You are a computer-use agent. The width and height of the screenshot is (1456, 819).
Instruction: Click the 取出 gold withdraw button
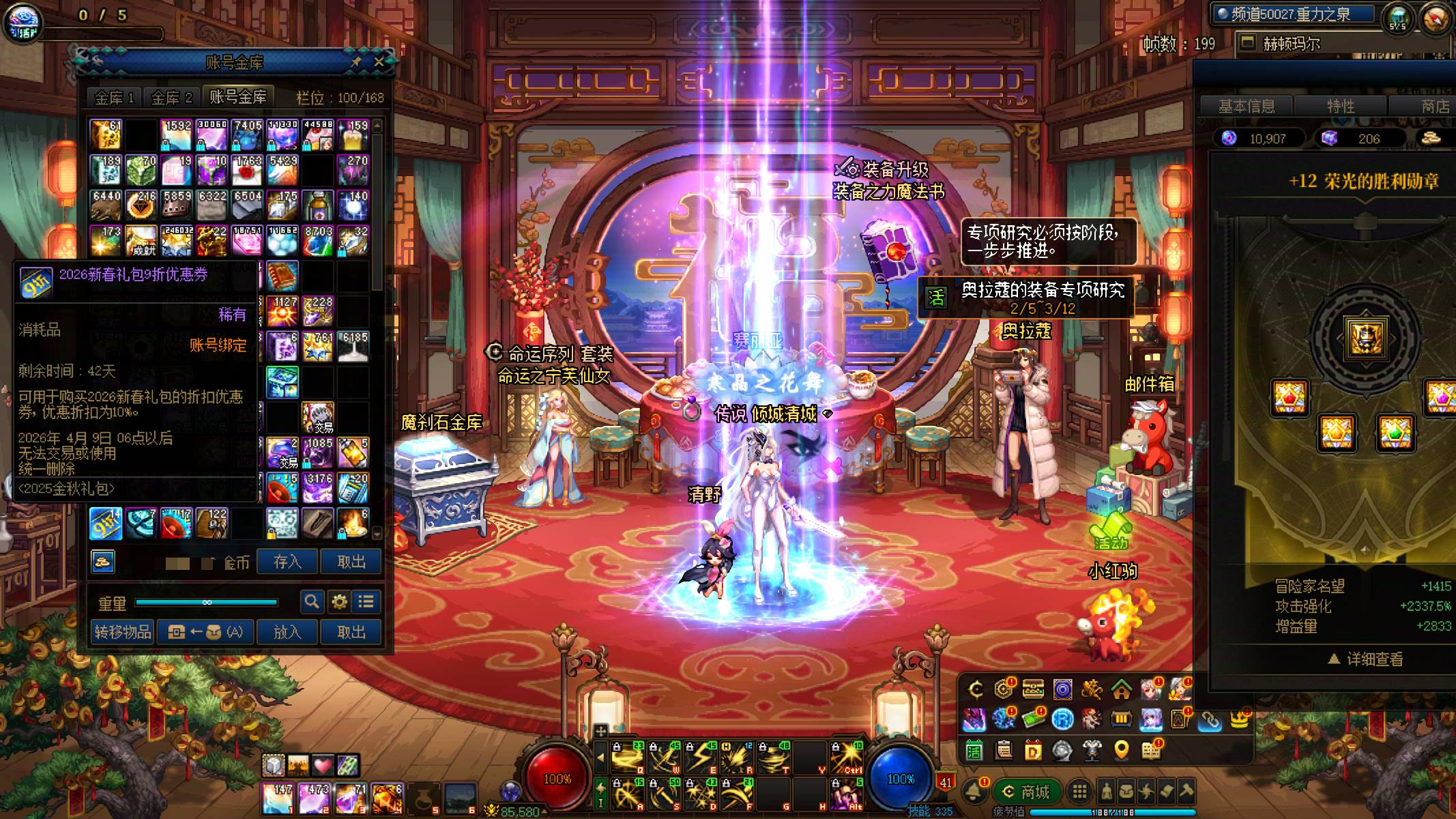pyautogui.click(x=351, y=562)
